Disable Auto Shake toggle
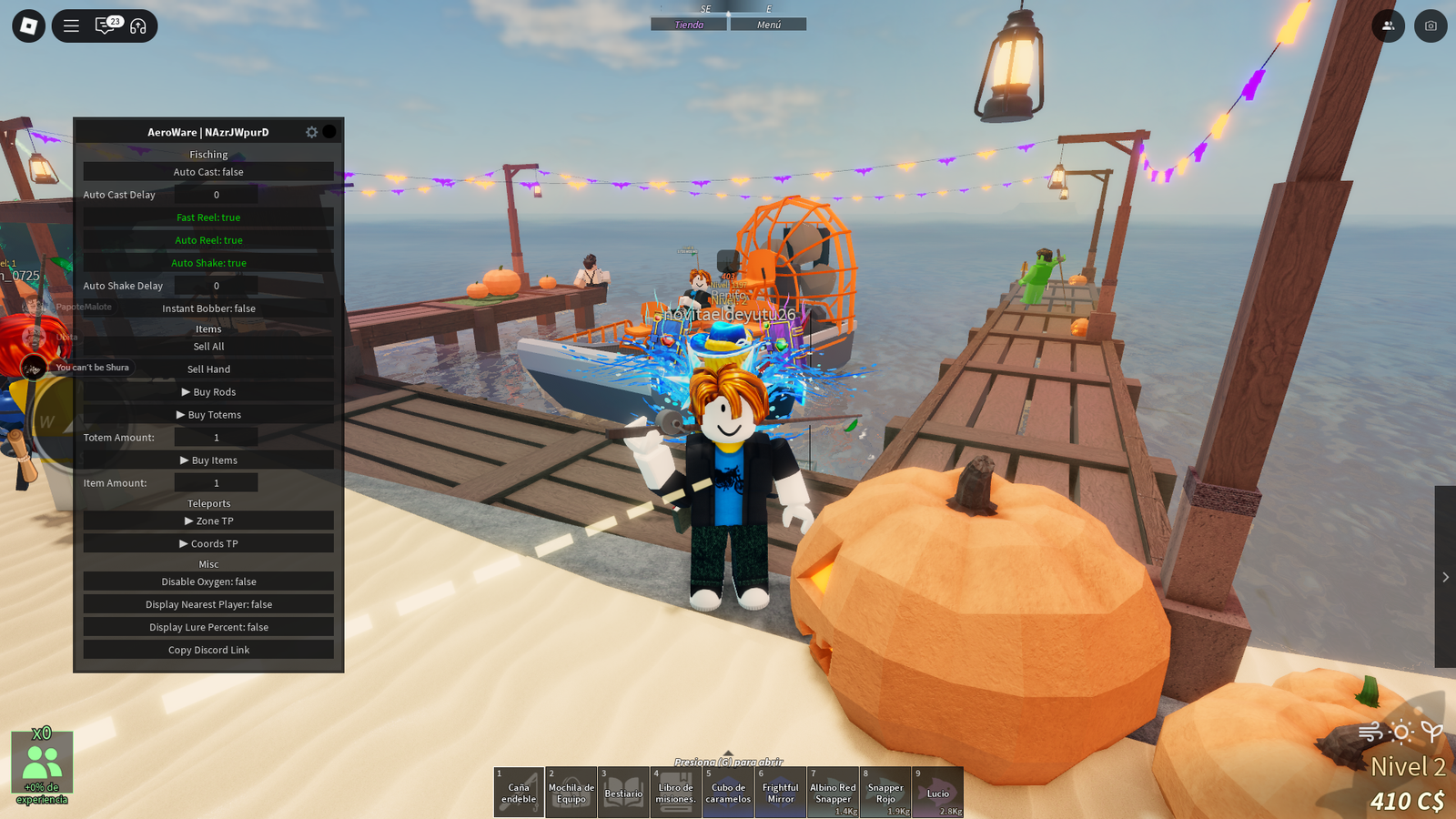1456x819 pixels. [208, 263]
